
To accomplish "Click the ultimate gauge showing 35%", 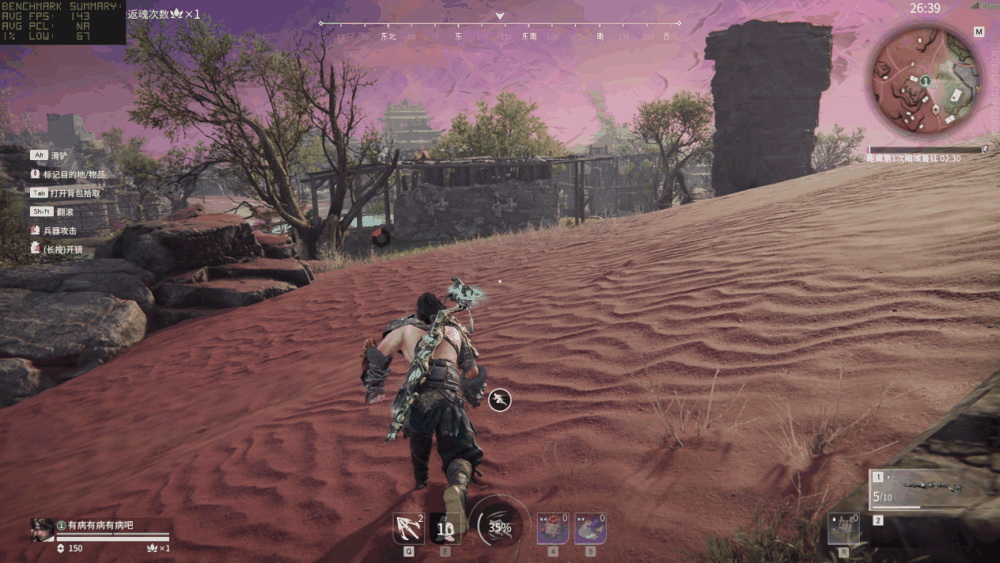I will (x=498, y=526).
